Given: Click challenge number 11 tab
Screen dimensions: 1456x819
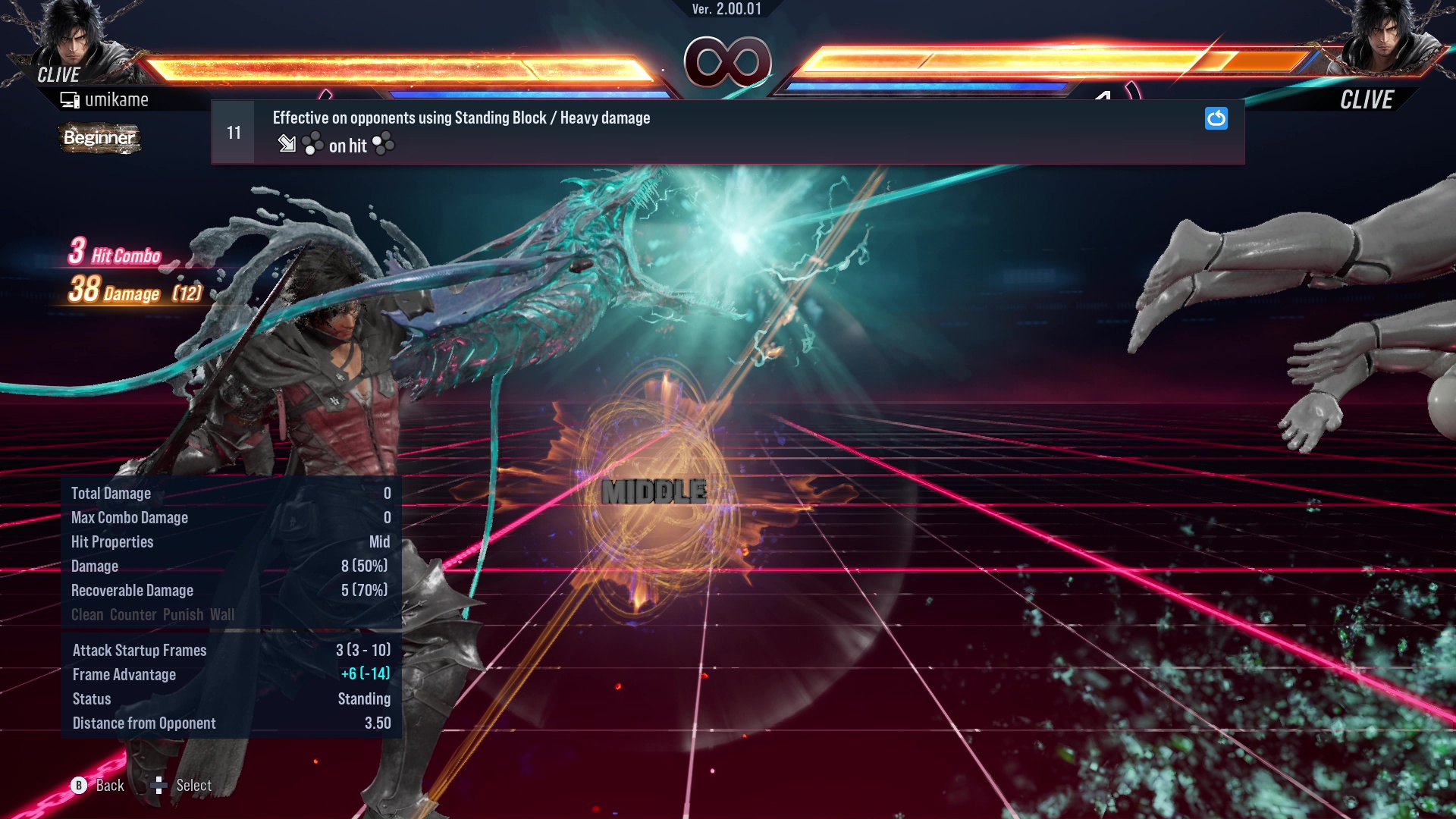Looking at the screenshot, I should pyautogui.click(x=233, y=131).
